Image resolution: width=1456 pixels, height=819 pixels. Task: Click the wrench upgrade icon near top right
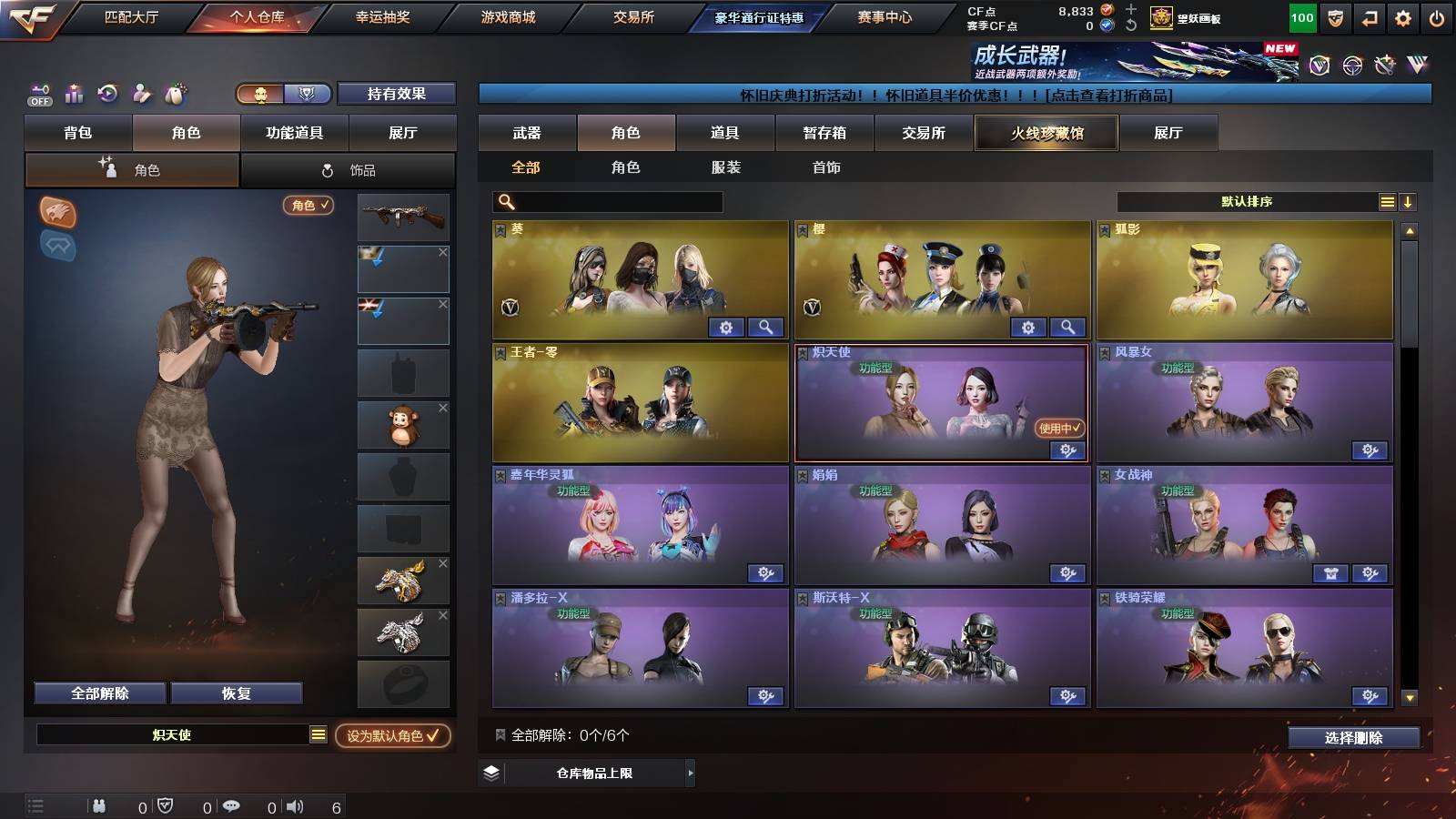pos(1385,65)
